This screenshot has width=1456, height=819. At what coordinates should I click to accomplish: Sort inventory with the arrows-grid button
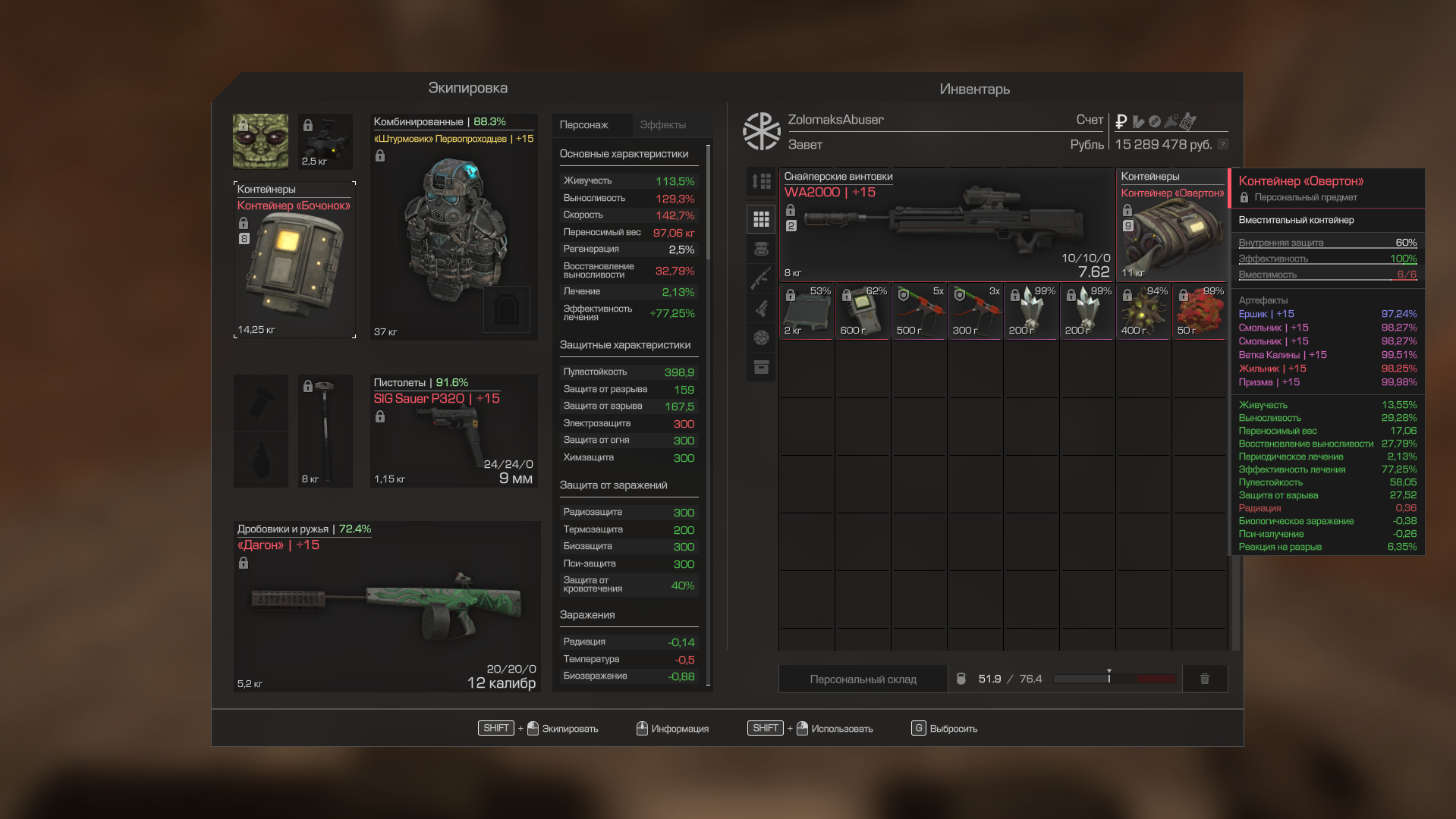click(761, 181)
